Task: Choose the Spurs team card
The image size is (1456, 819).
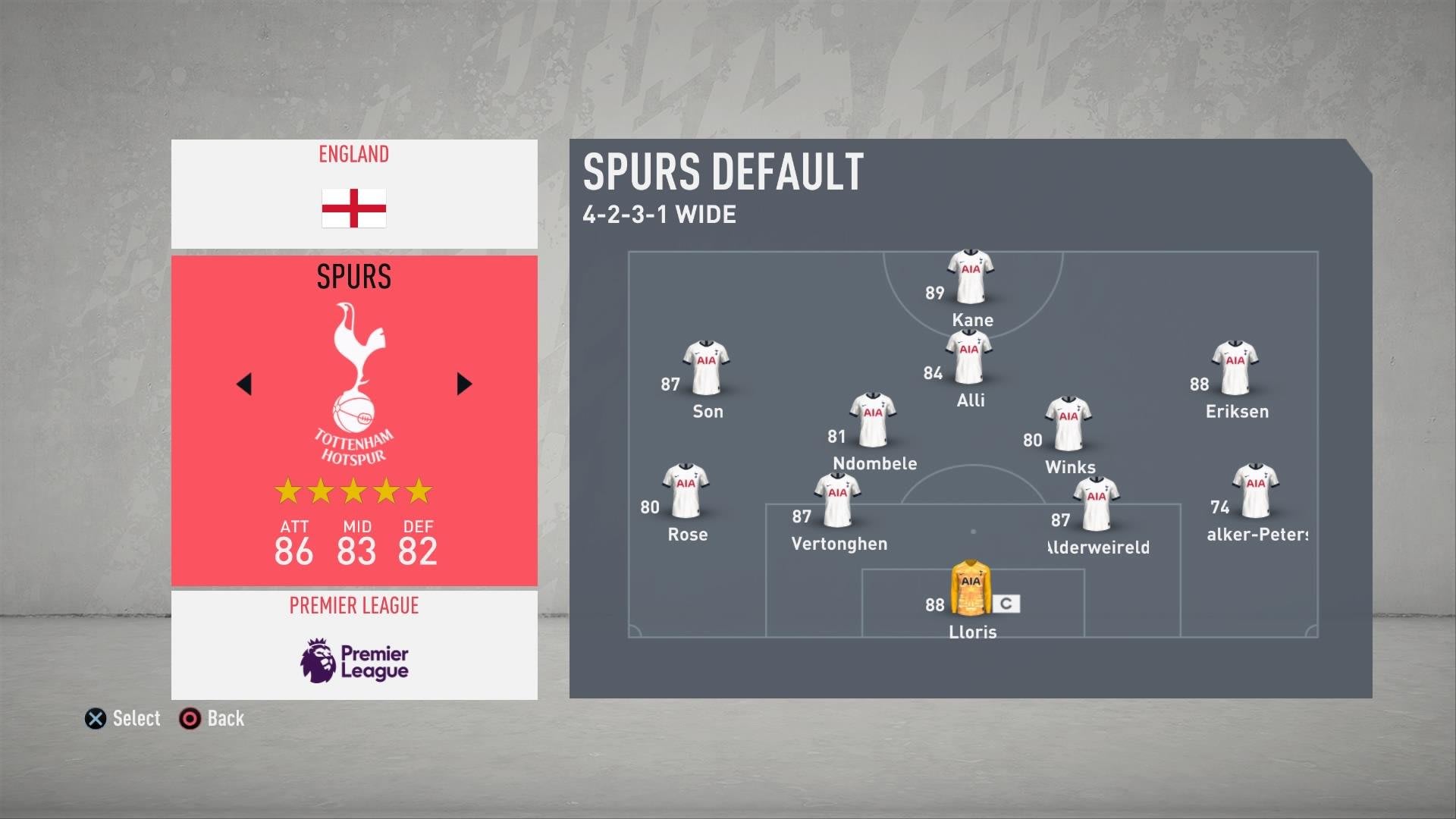Action: [x=354, y=421]
